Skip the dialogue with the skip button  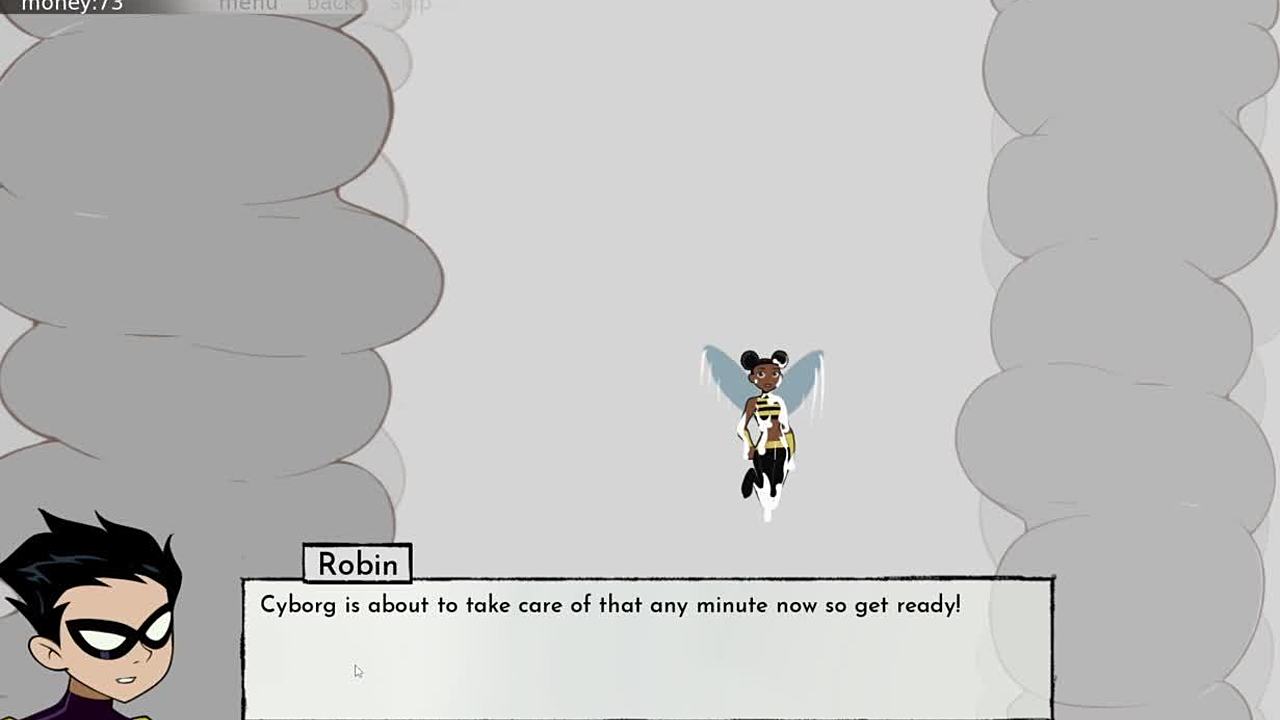pos(410,6)
